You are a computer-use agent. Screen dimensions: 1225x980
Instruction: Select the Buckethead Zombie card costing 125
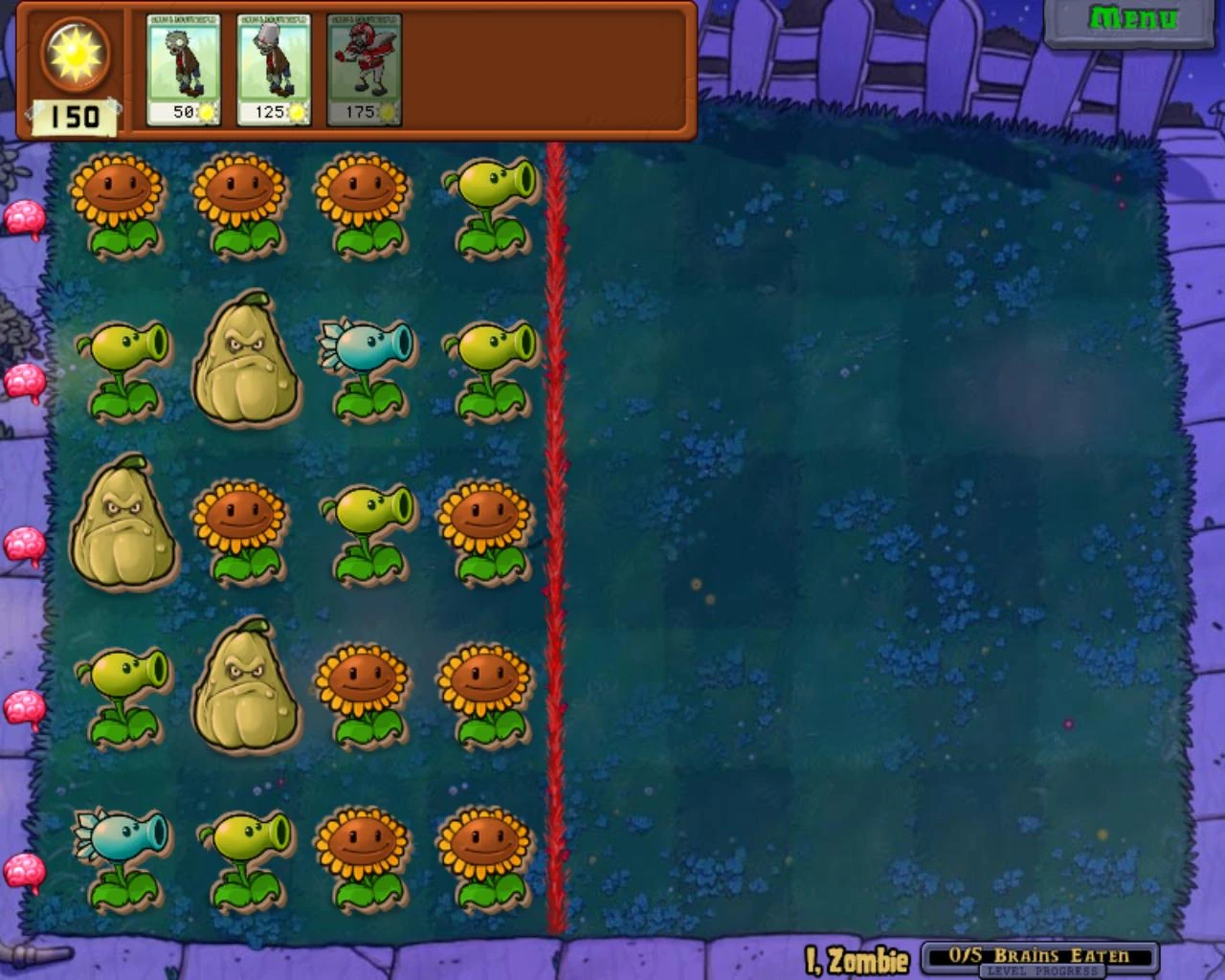coord(273,67)
